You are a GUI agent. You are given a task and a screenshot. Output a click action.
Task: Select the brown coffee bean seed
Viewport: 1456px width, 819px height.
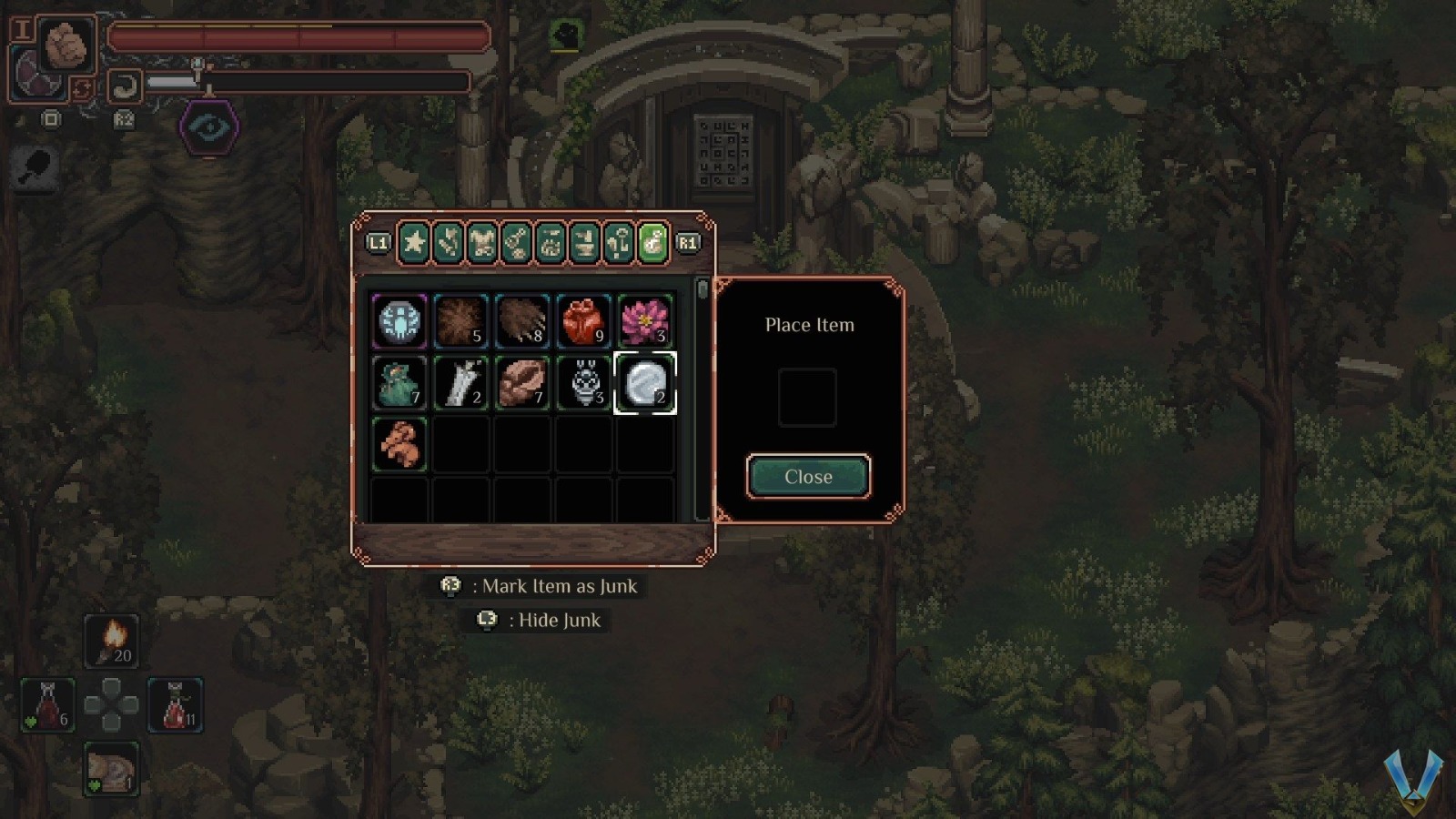(522, 383)
